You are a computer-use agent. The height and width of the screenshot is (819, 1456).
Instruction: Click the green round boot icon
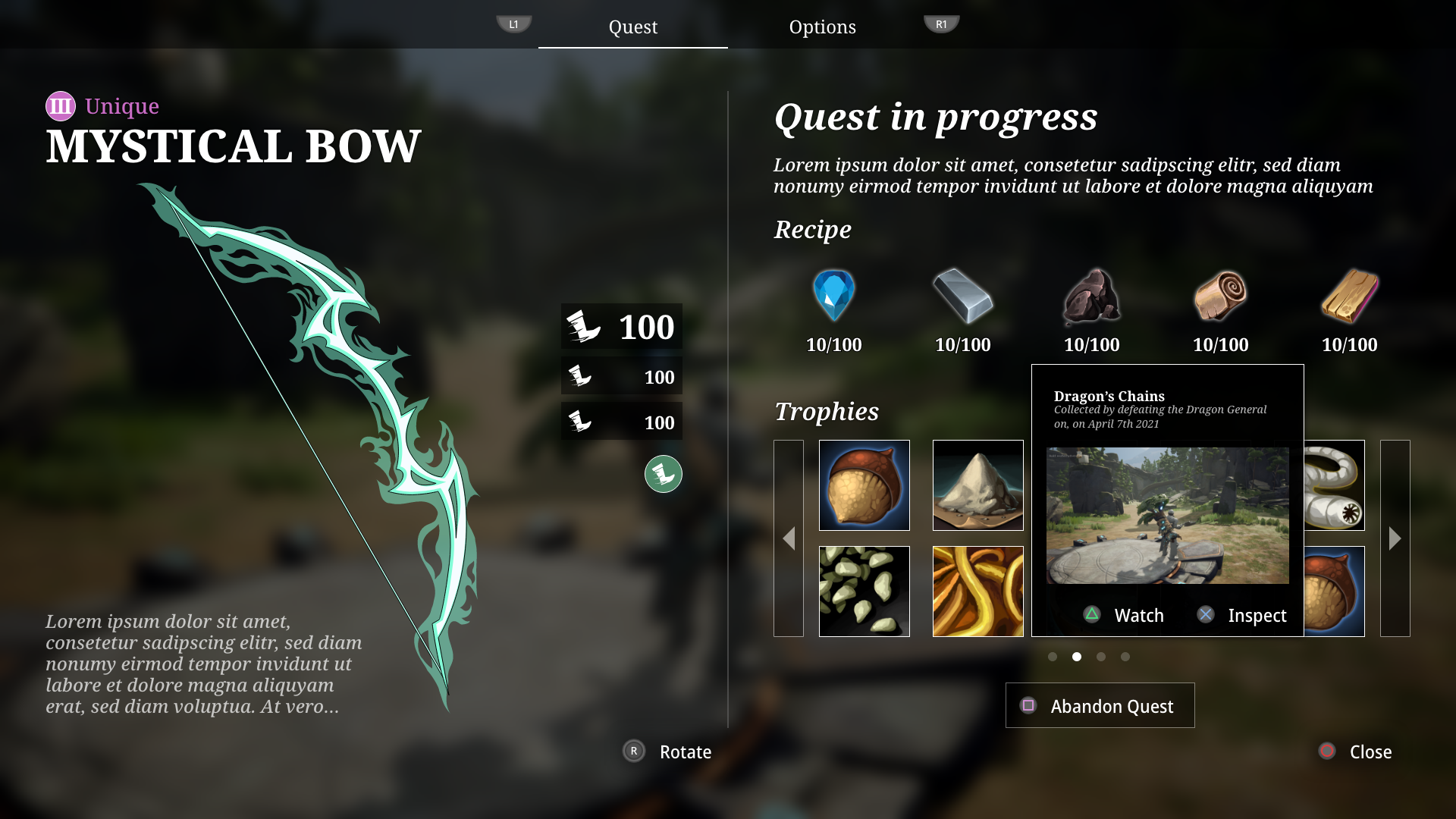[664, 474]
